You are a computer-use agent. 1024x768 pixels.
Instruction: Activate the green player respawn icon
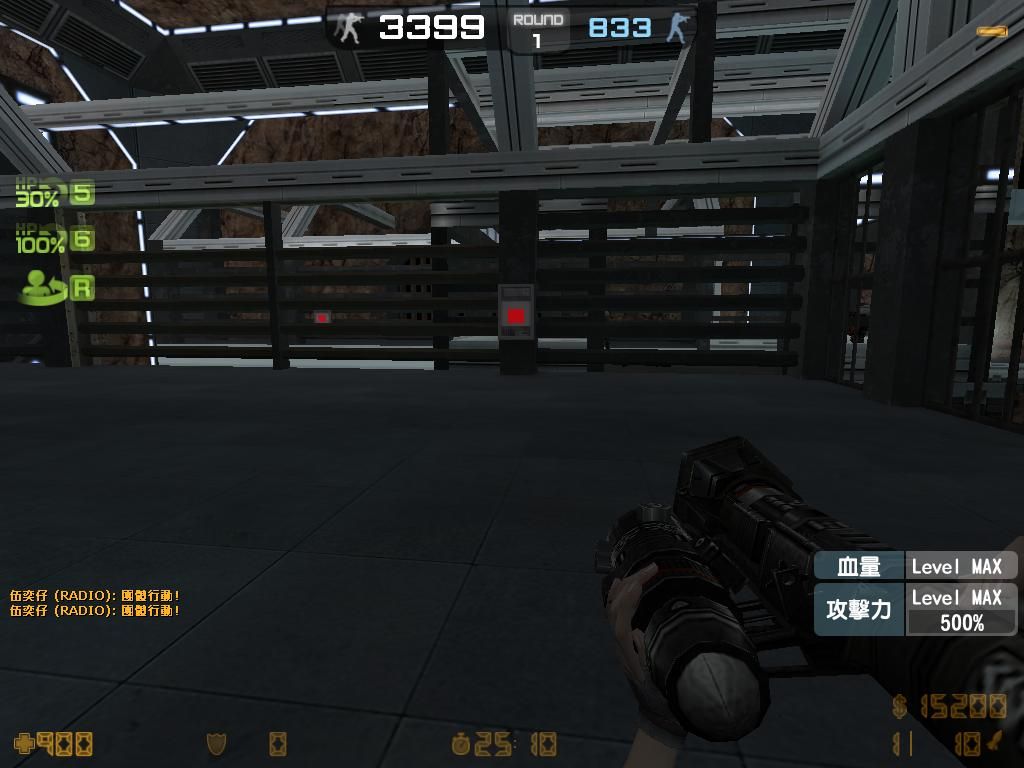(43, 287)
